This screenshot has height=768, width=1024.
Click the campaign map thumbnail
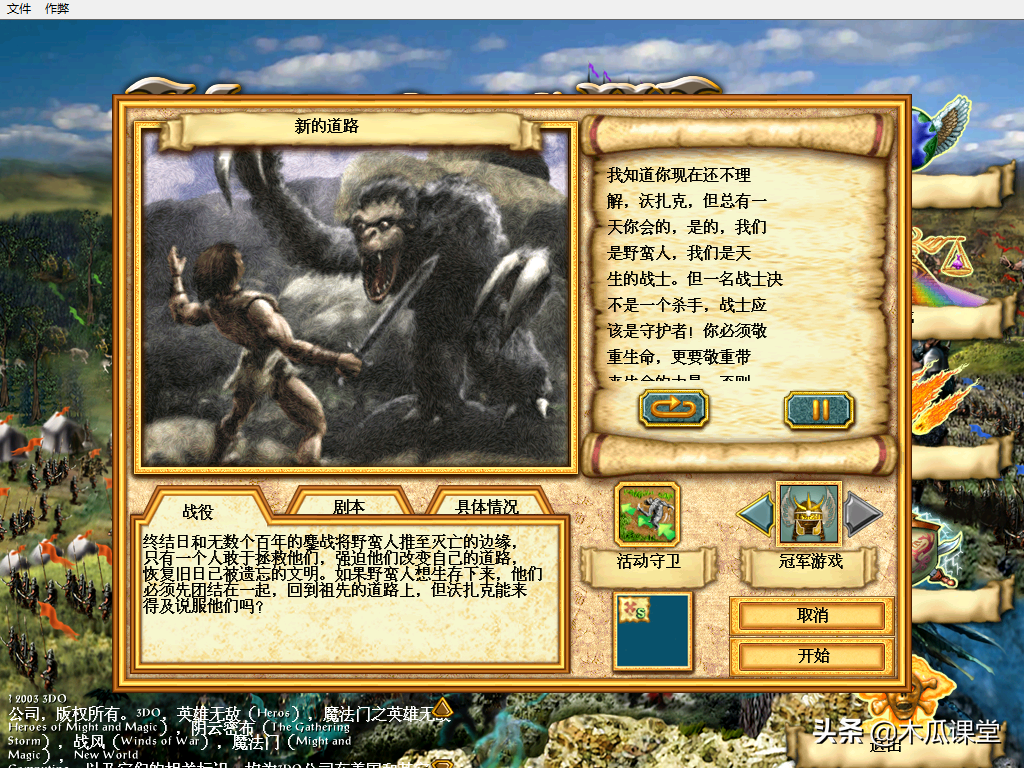(652, 630)
